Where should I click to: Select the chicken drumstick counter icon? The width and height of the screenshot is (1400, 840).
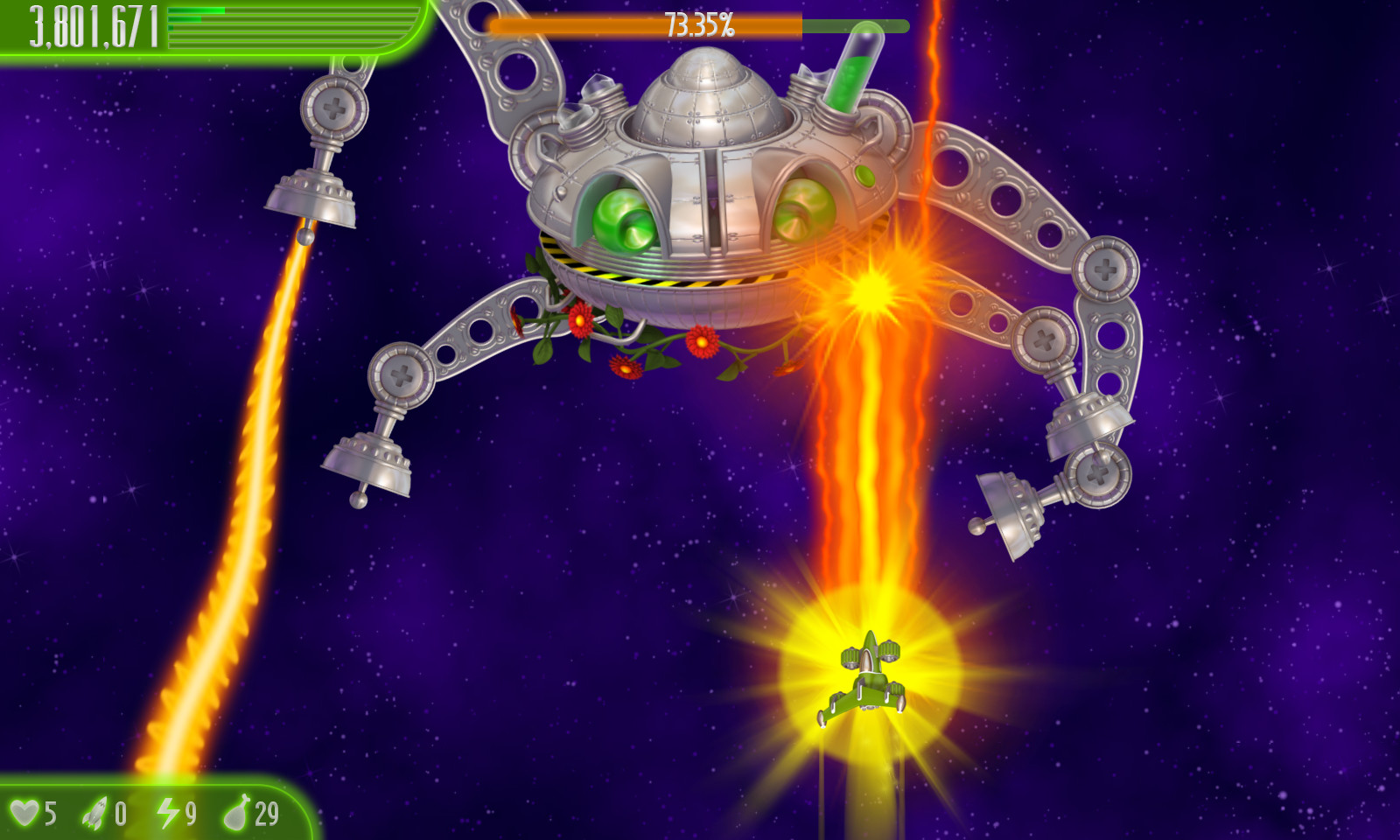pyautogui.click(x=238, y=813)
